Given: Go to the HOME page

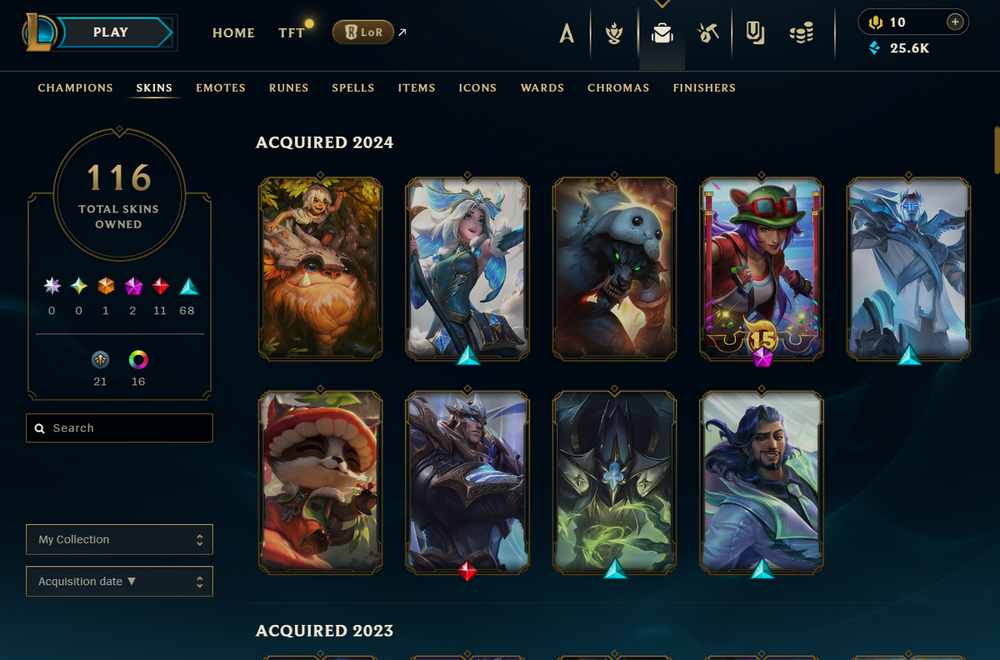Looking at the screenshot, I should point(233,33).
